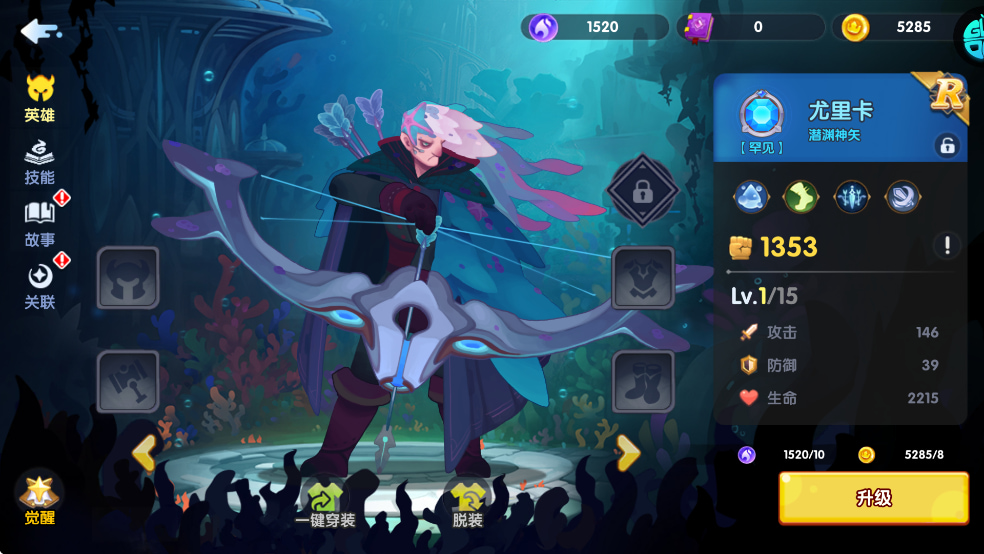
Task: Select the empty chest armor slot
Action: [643, 278]
